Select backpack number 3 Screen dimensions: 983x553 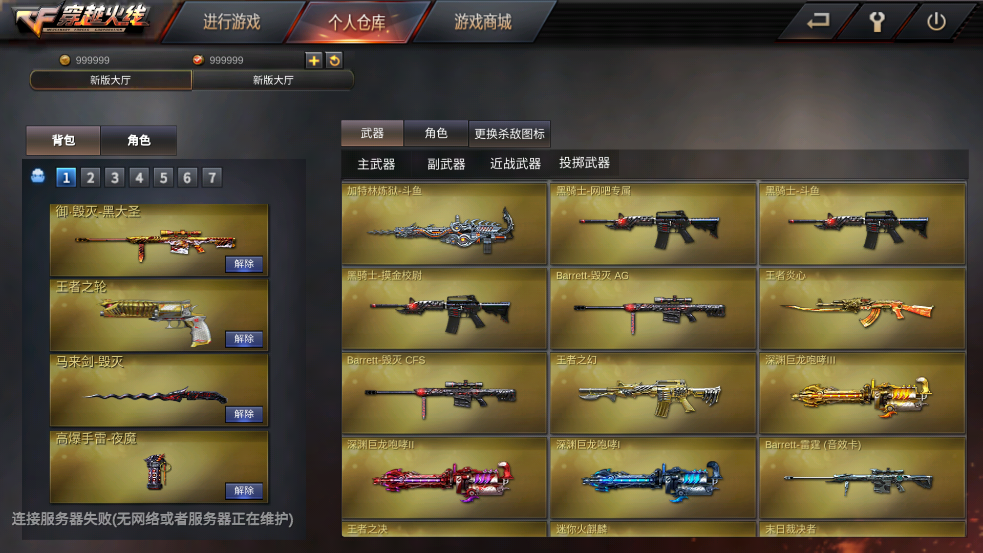115,178
